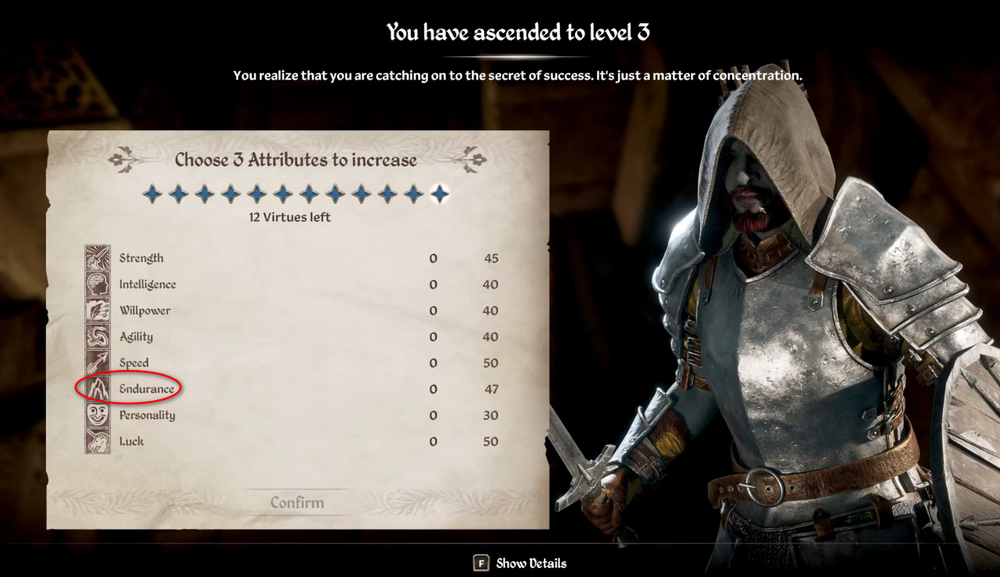Confirm the attribute selection
1000x577 pixels.
pos(297,503)
